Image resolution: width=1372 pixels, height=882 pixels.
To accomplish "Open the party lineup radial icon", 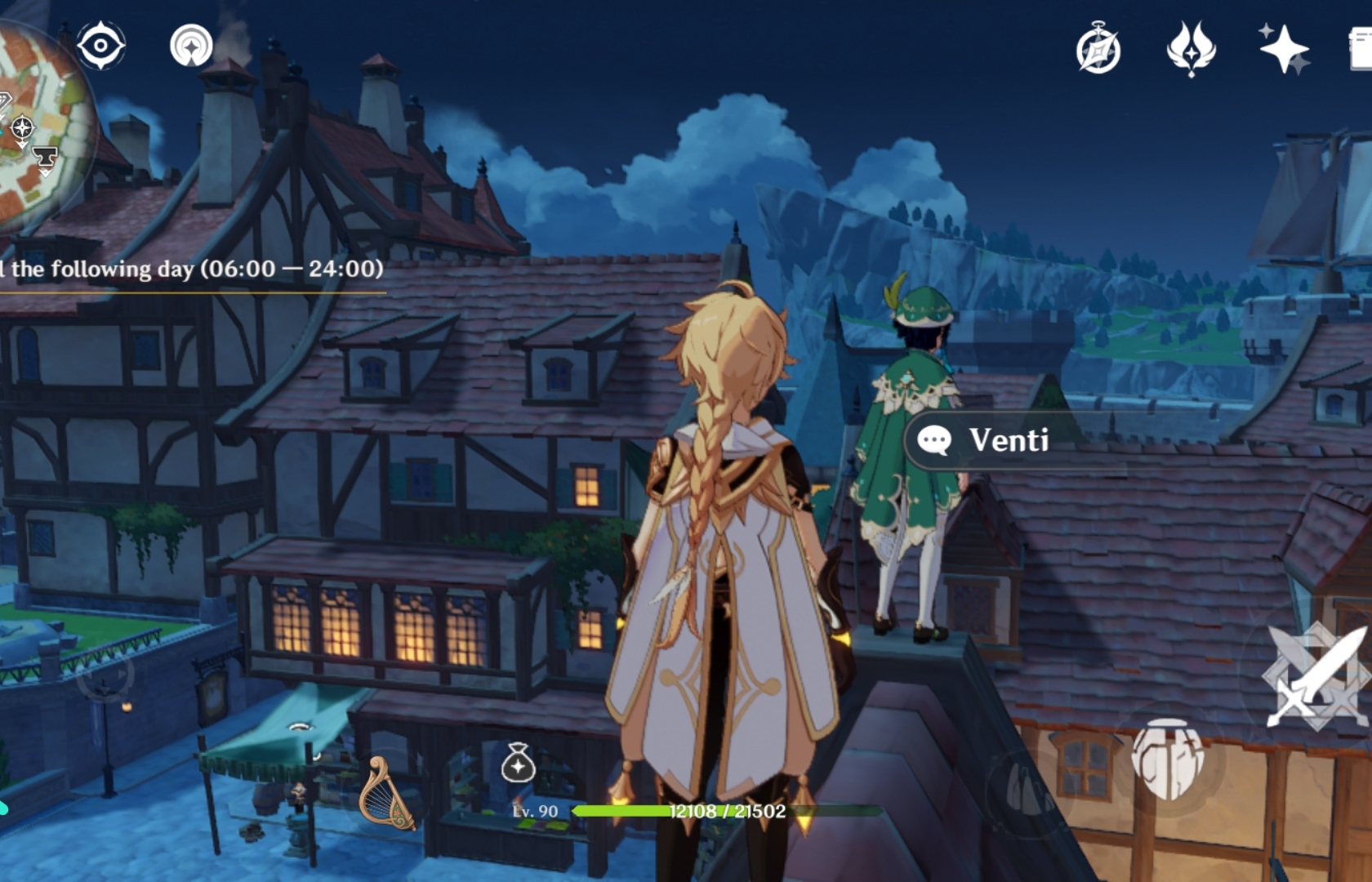I will 189,47.
